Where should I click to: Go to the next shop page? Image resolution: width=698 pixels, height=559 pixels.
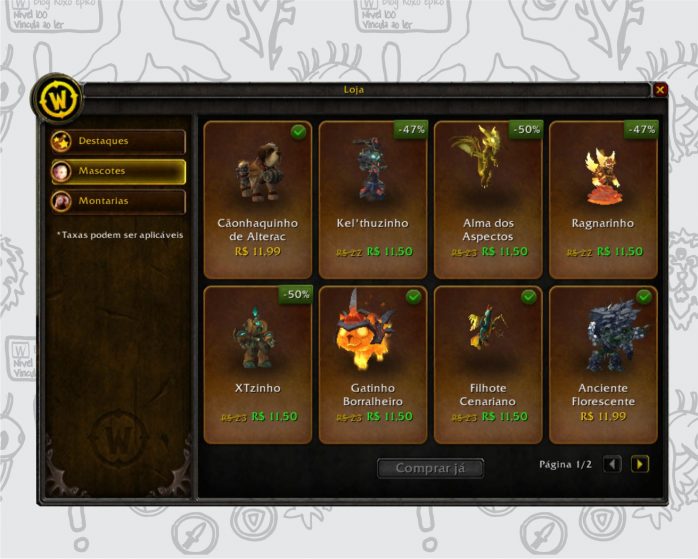tap(640, 464)
